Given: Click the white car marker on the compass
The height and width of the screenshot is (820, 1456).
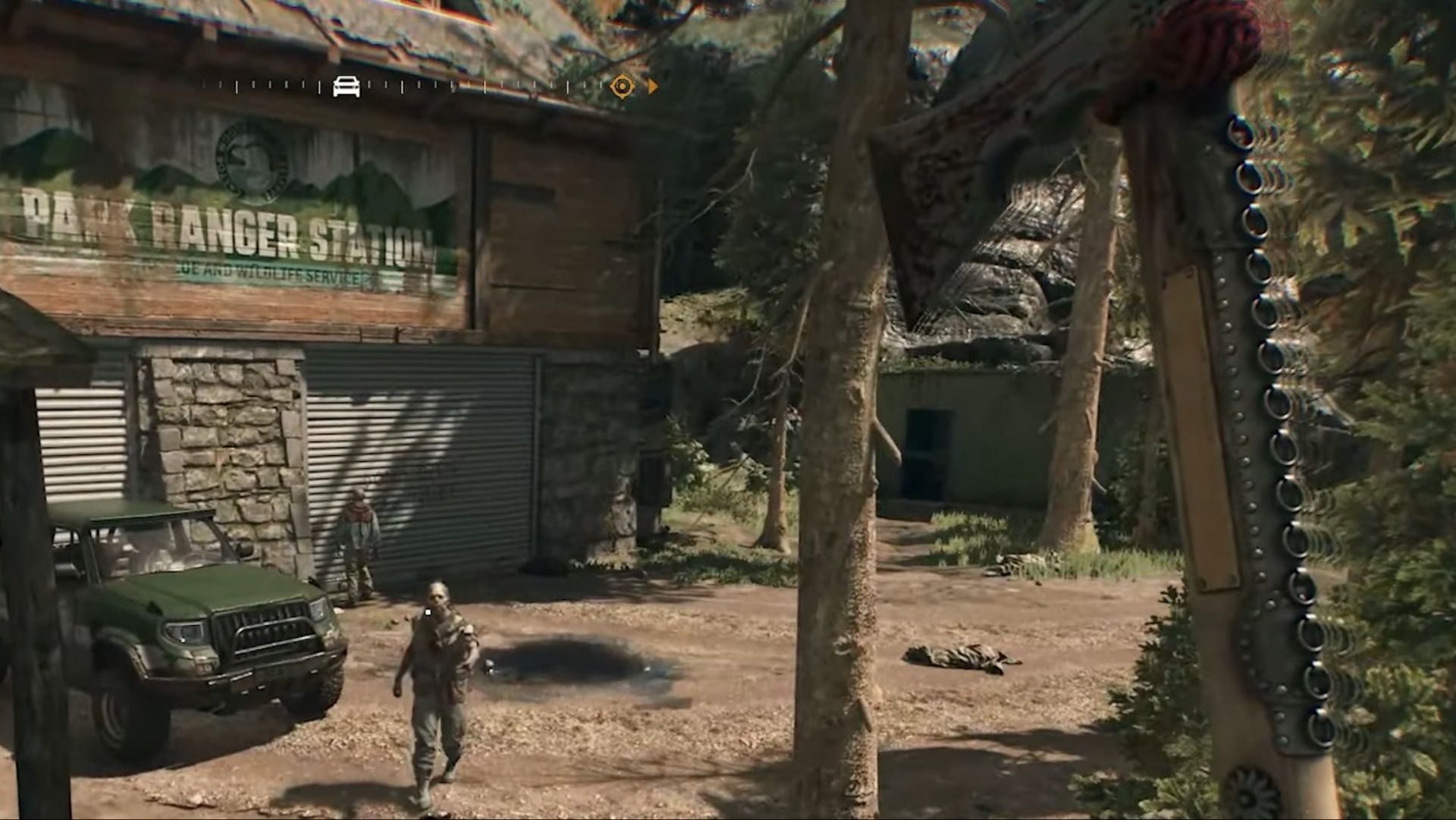Looking at the screenshot, I should coord(347,86).
